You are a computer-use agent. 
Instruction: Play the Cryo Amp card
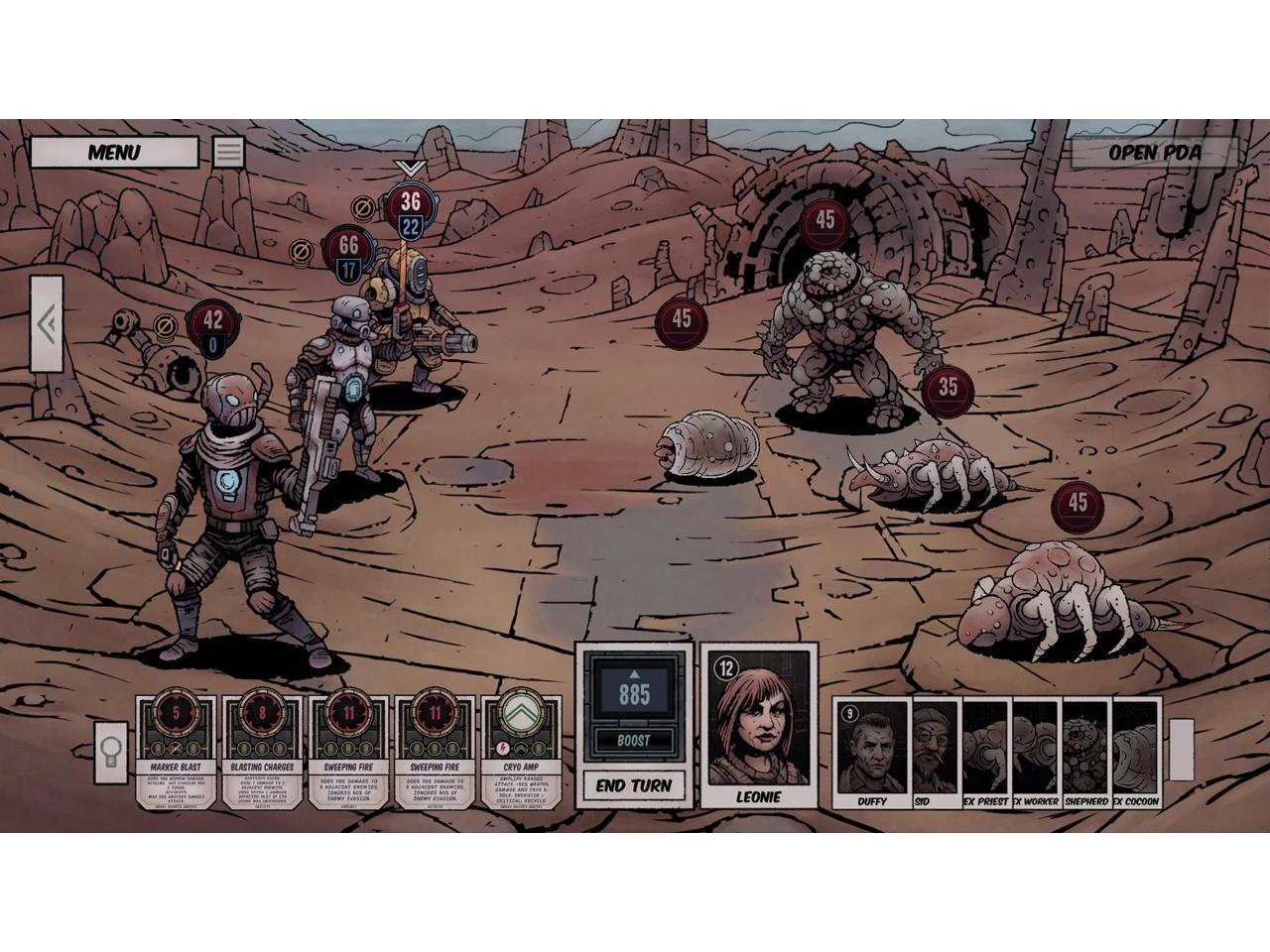[x=520, y=751]
